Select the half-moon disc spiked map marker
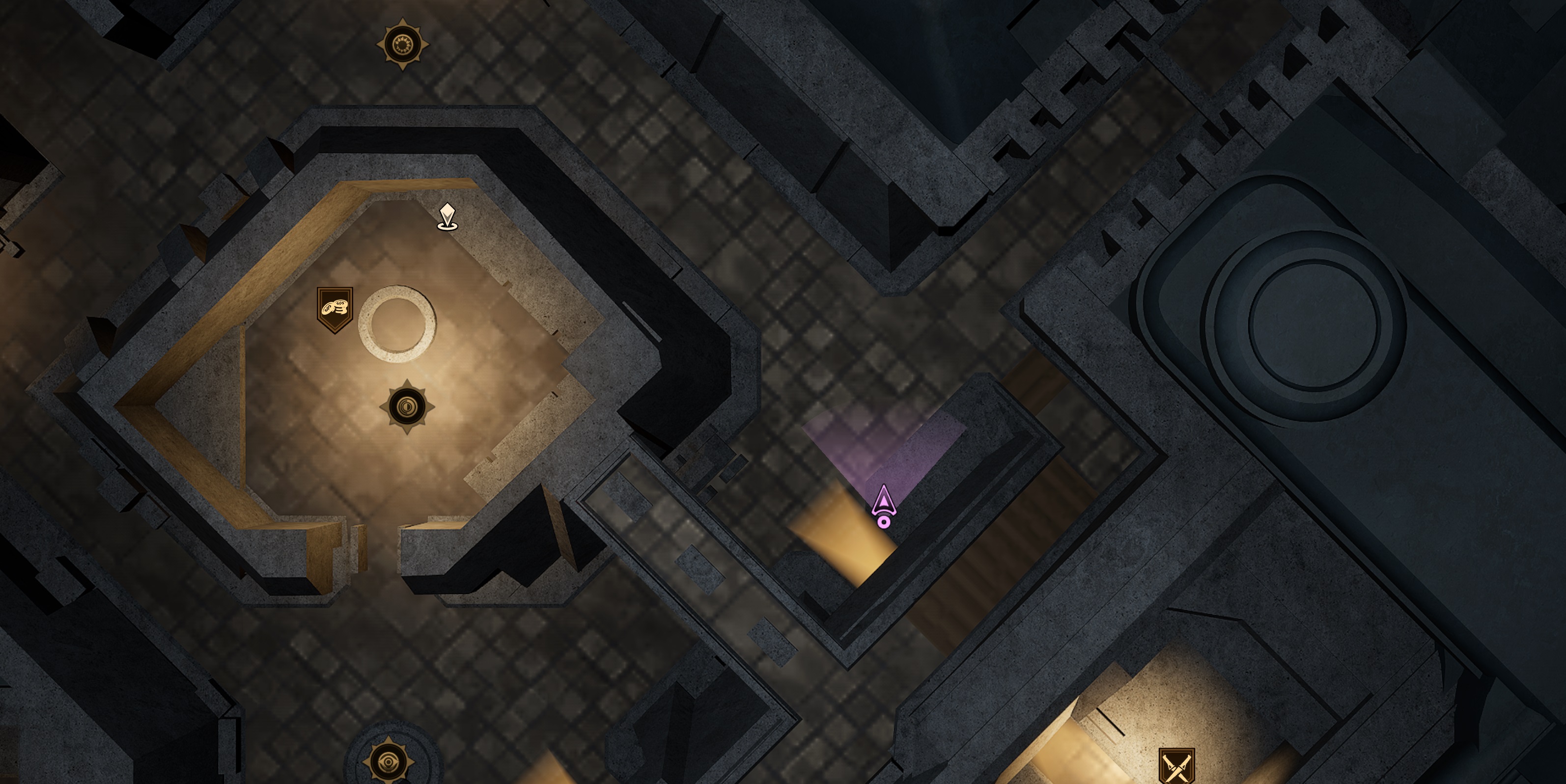Screen dimensions: 1566x784 [407, 406]
